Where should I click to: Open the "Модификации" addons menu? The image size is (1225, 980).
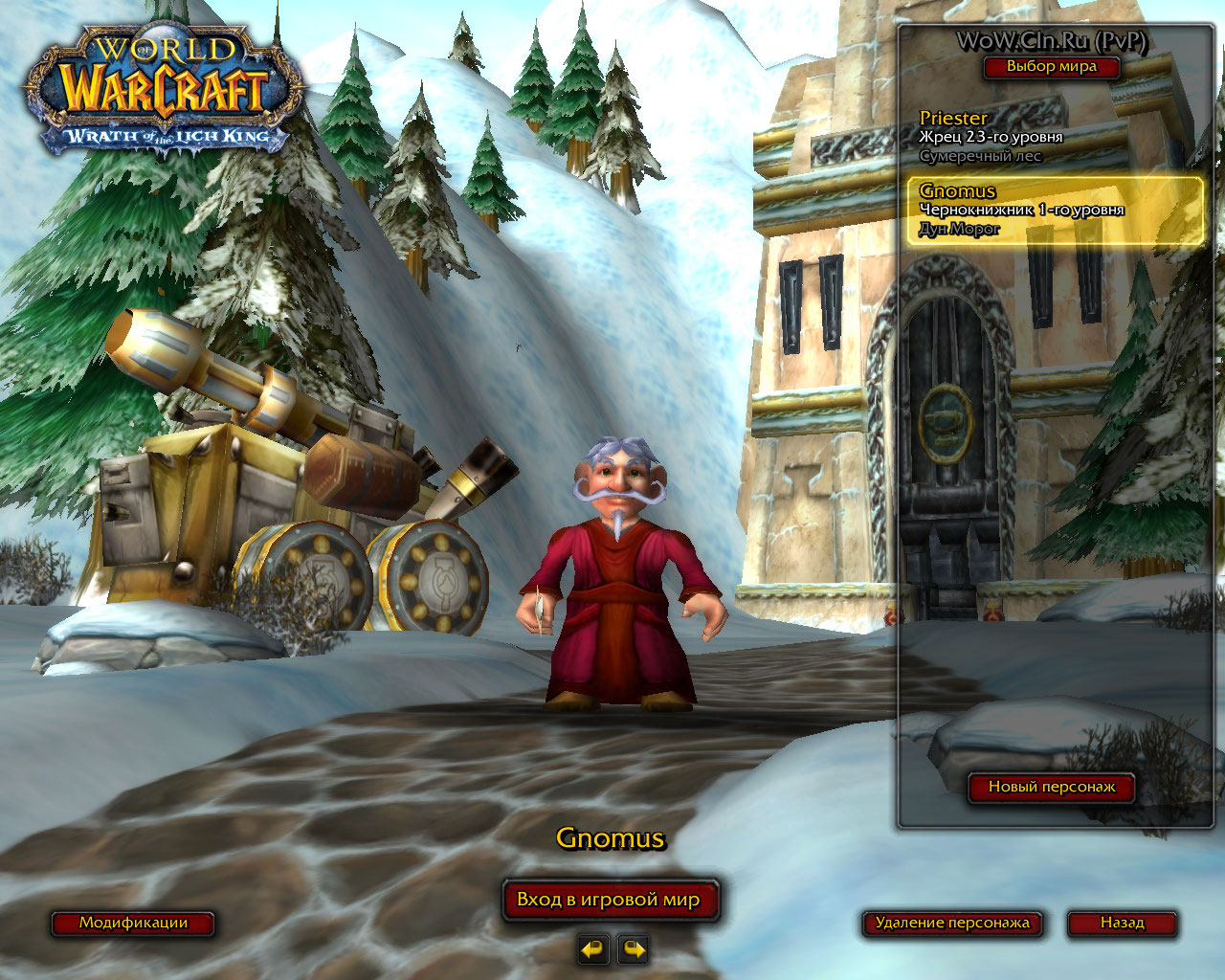pyautogui.click(x=133, y=923)
